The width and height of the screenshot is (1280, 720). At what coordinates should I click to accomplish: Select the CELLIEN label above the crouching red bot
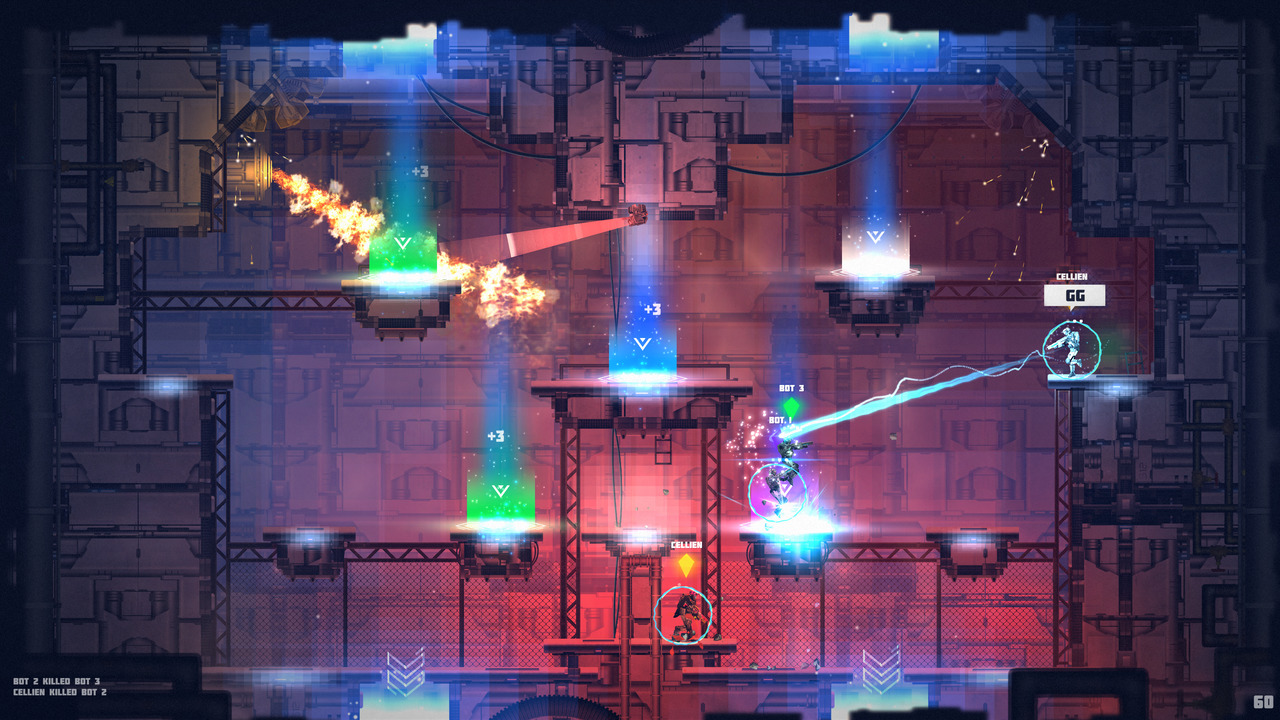tap(686, 546)
